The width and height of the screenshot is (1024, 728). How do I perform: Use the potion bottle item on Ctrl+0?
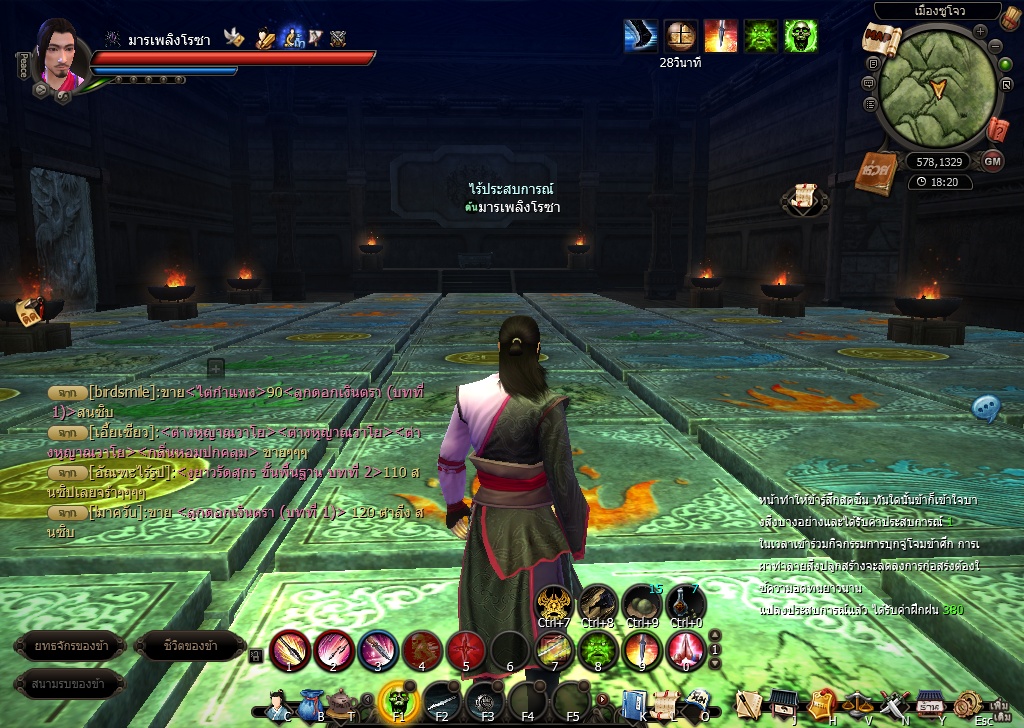pos(686,604)
